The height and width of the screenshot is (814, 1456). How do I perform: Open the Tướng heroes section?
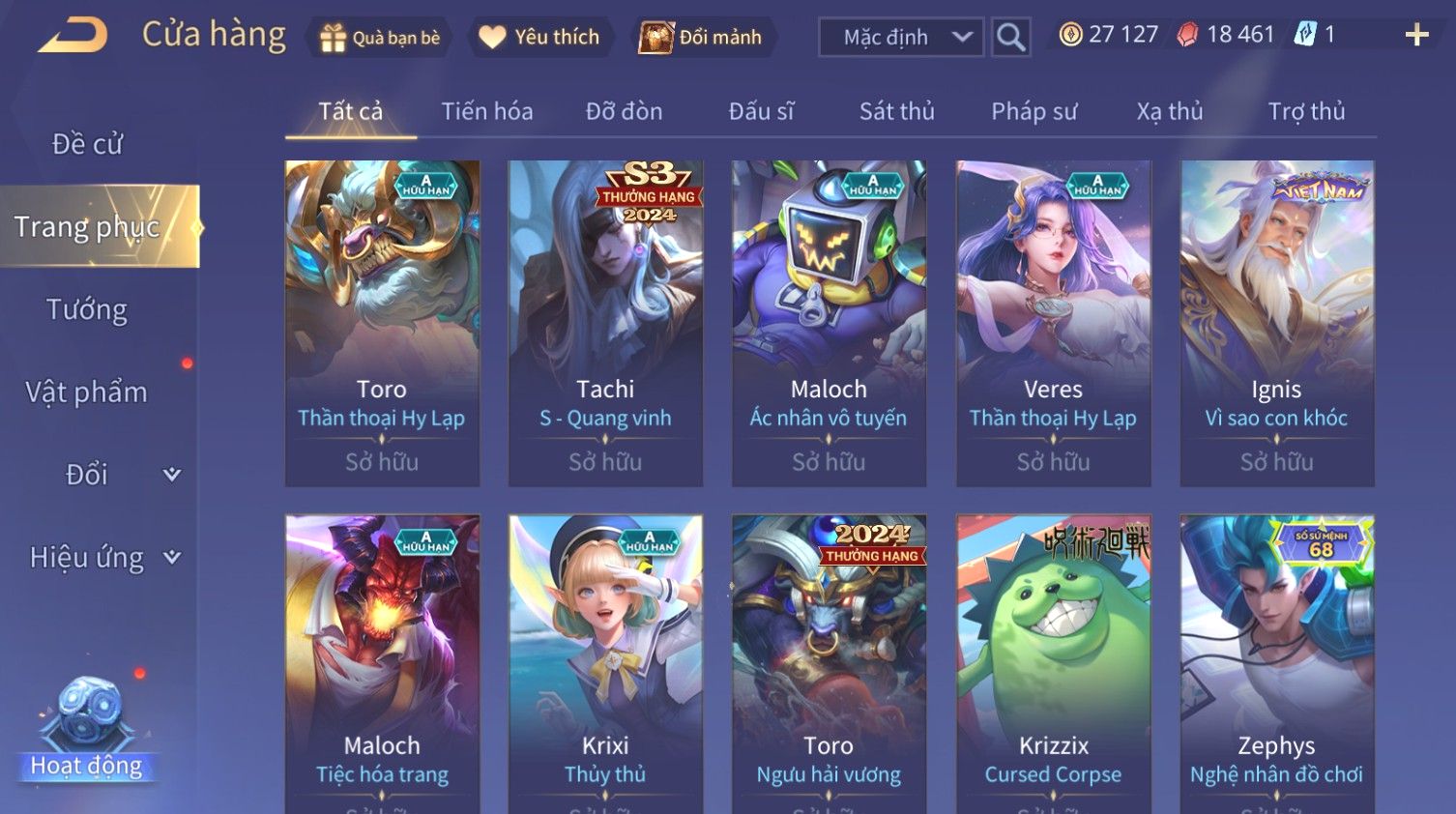(87, 309)
